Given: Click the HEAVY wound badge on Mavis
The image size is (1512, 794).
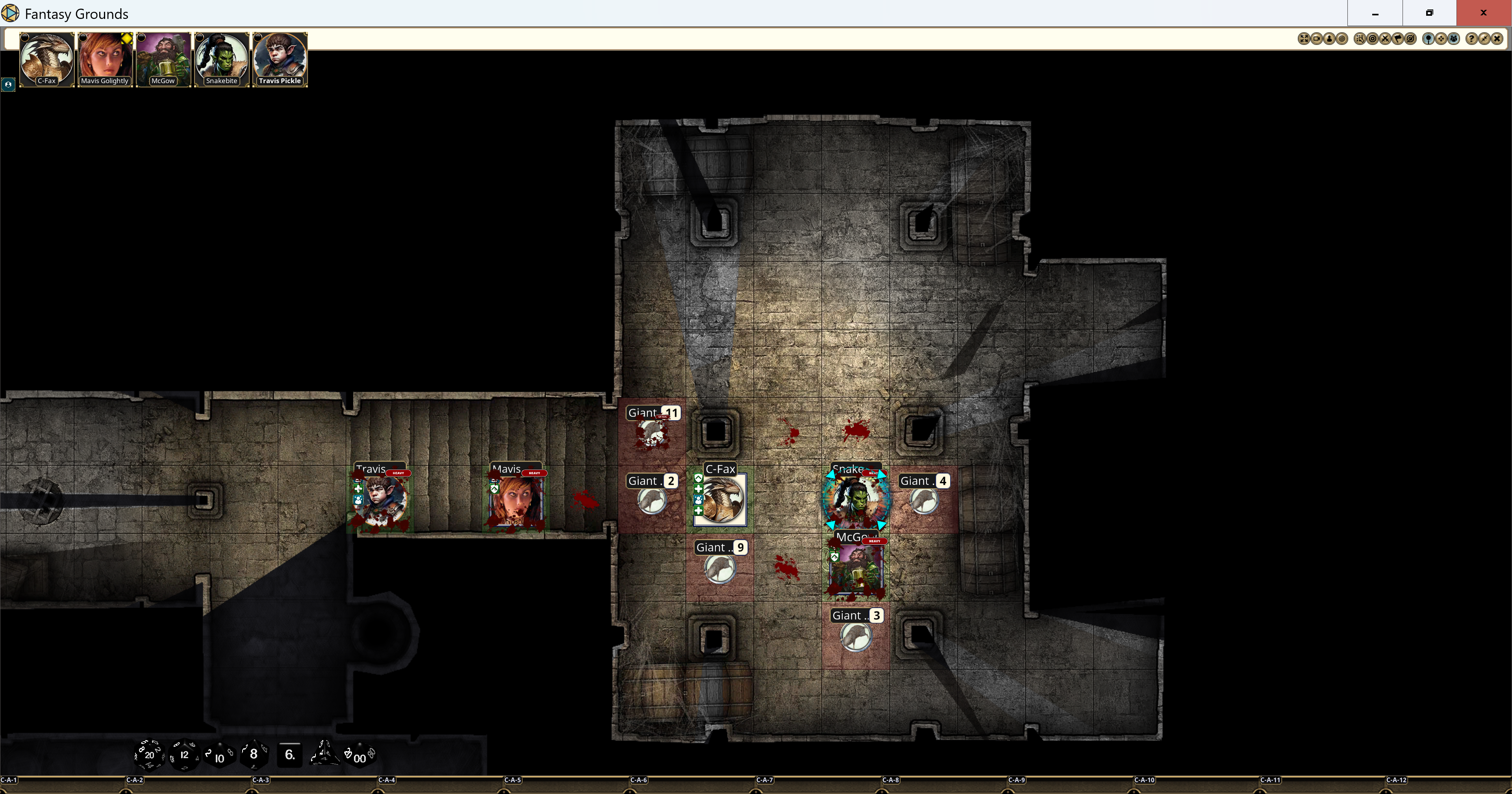Looking at the screenshot, I should 535,473.
